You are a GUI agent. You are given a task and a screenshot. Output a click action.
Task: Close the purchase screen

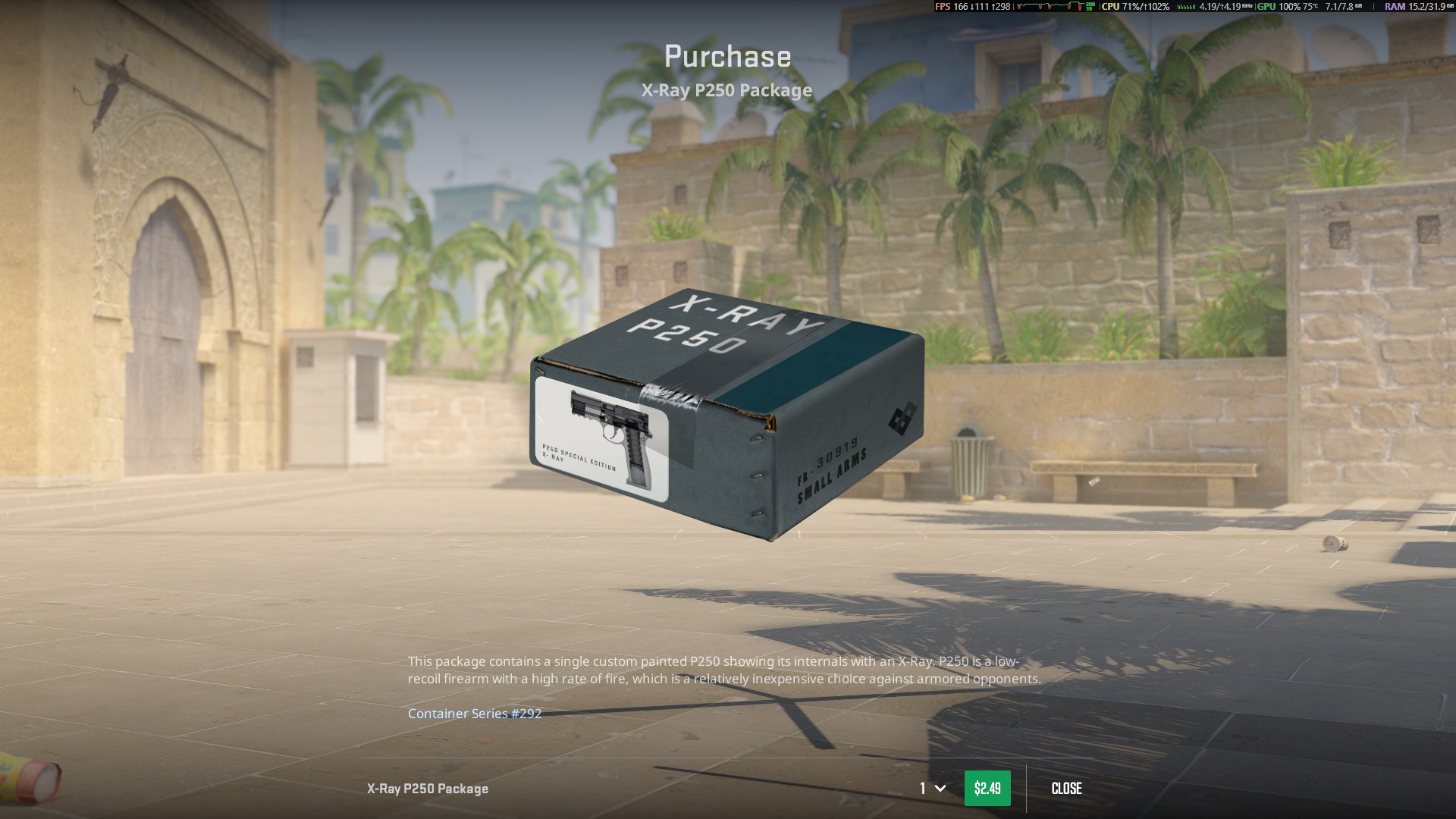point(1066,789)
